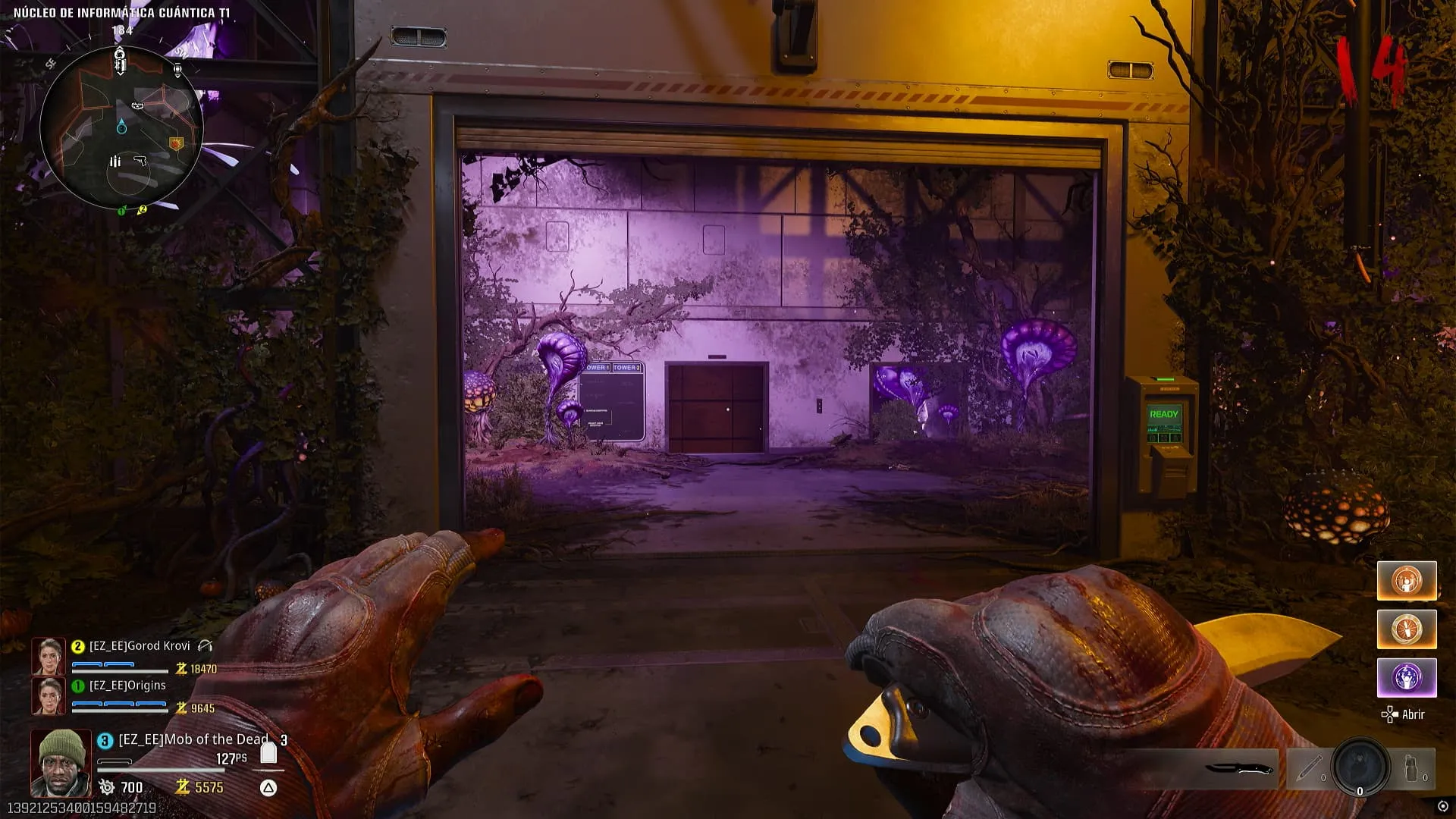1456x819 pixels.
Task: Click the orange shield marker on minimap
Action: (177, 143)
